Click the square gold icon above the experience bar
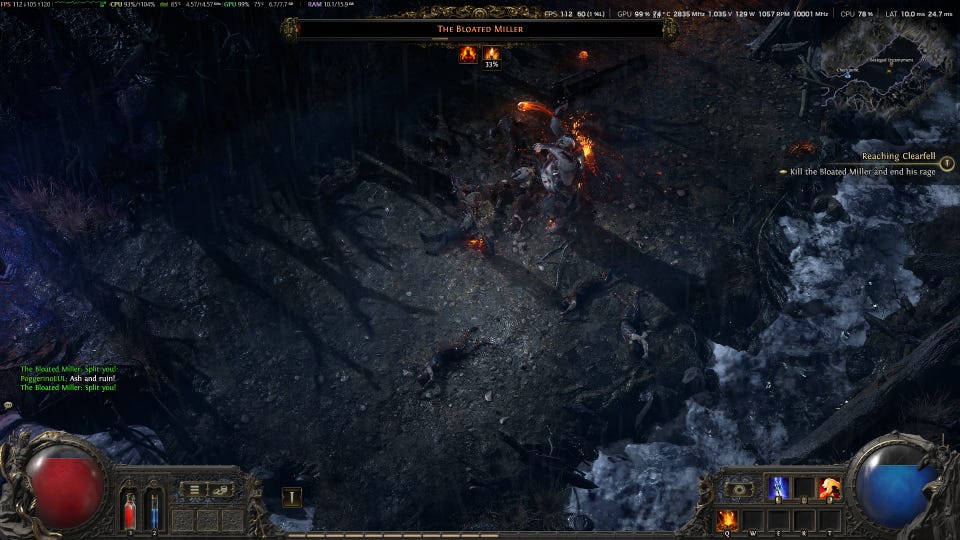This screenshot has height=540, width=960. (x=292, y=497)
